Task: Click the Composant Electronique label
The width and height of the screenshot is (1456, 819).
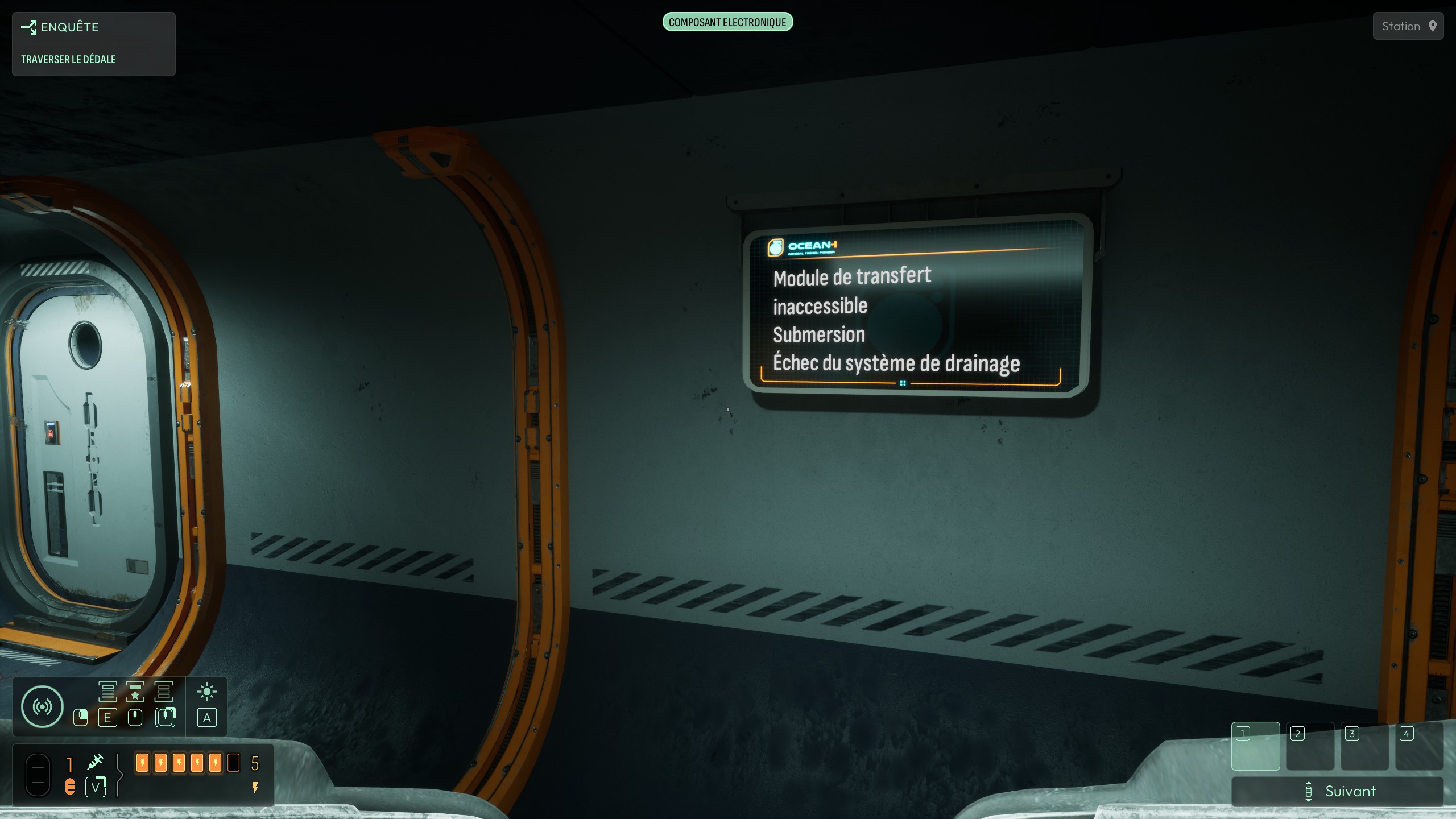Action: pos(727,22)
